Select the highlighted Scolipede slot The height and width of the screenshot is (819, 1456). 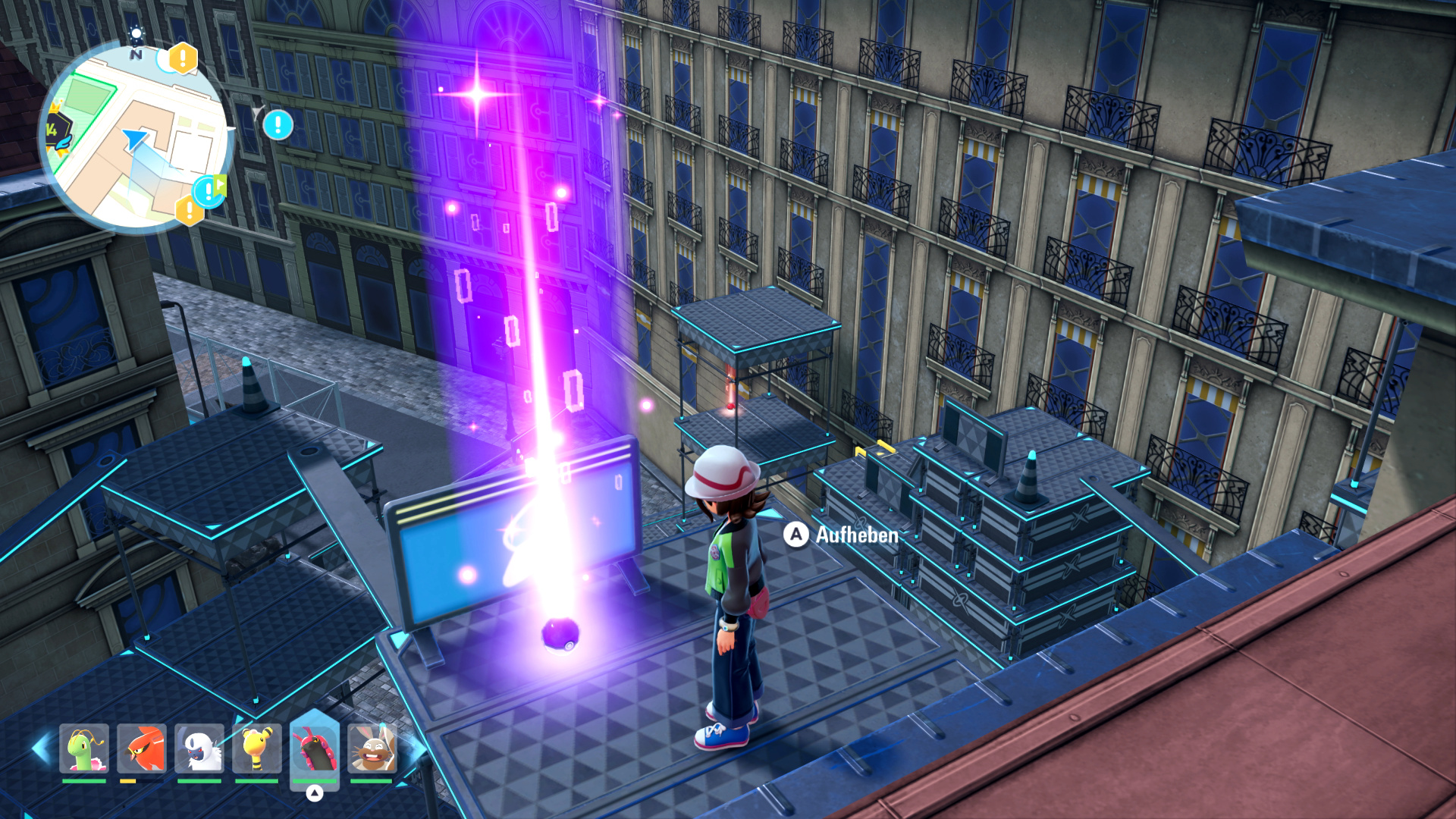click(x=314, y=749)
